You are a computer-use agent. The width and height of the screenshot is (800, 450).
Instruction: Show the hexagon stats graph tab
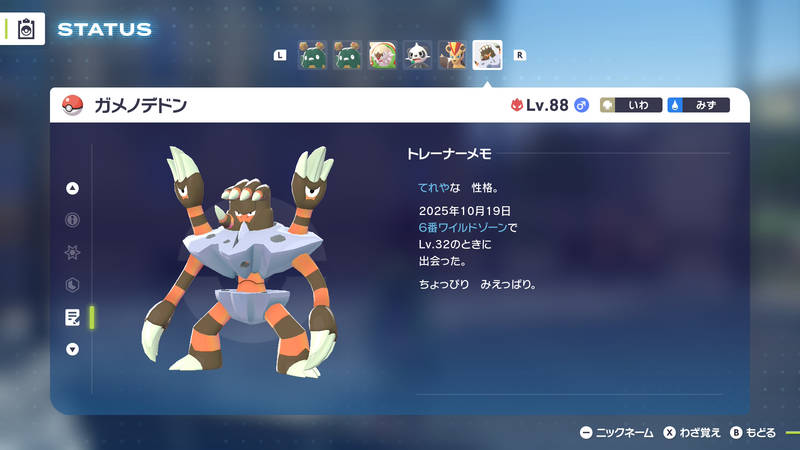(x=72, y=285)
